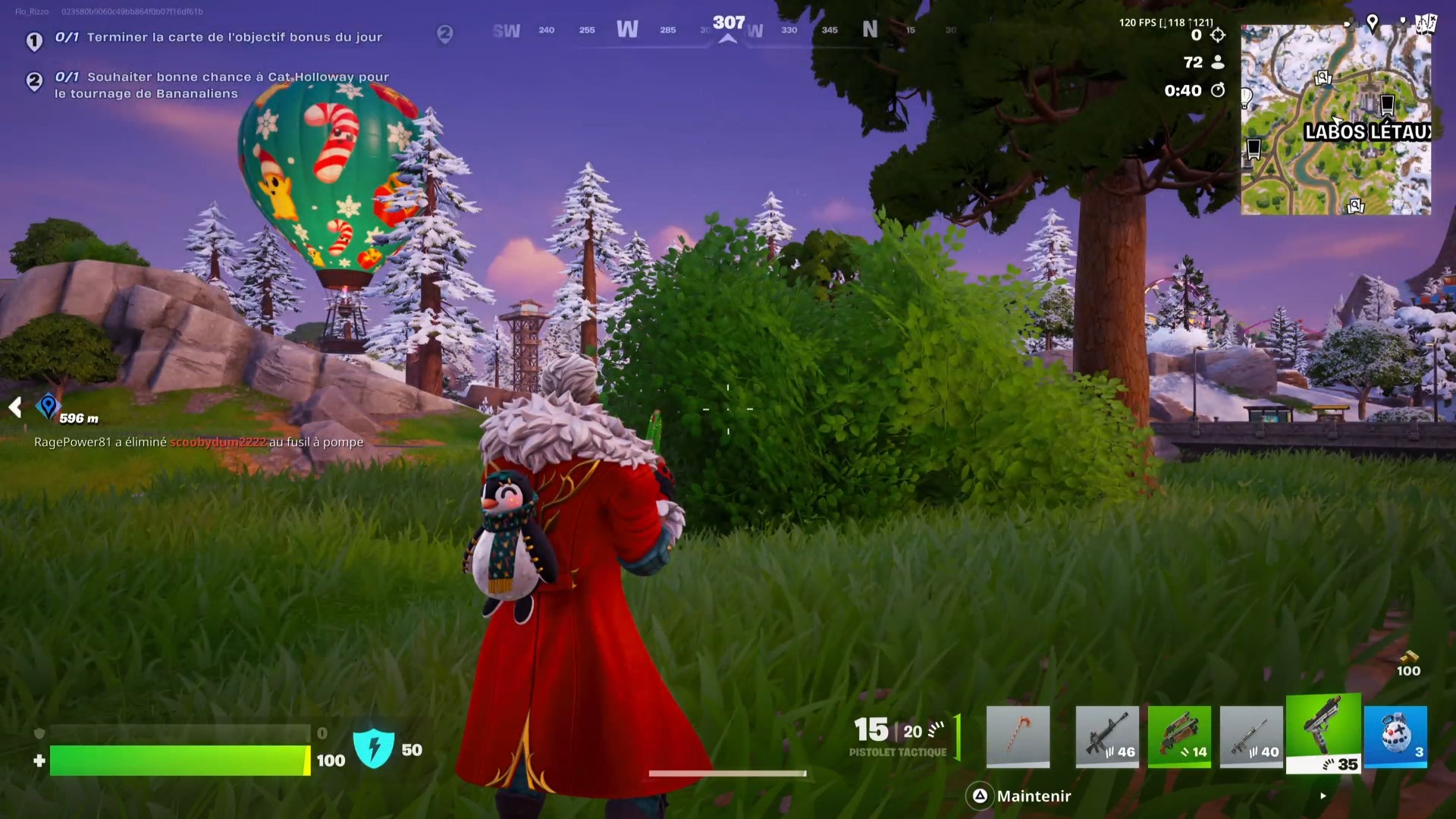Viewport: 1456px width, 819px height.
Task: Select the snowball grenade slot
Action: [1396, 736]
